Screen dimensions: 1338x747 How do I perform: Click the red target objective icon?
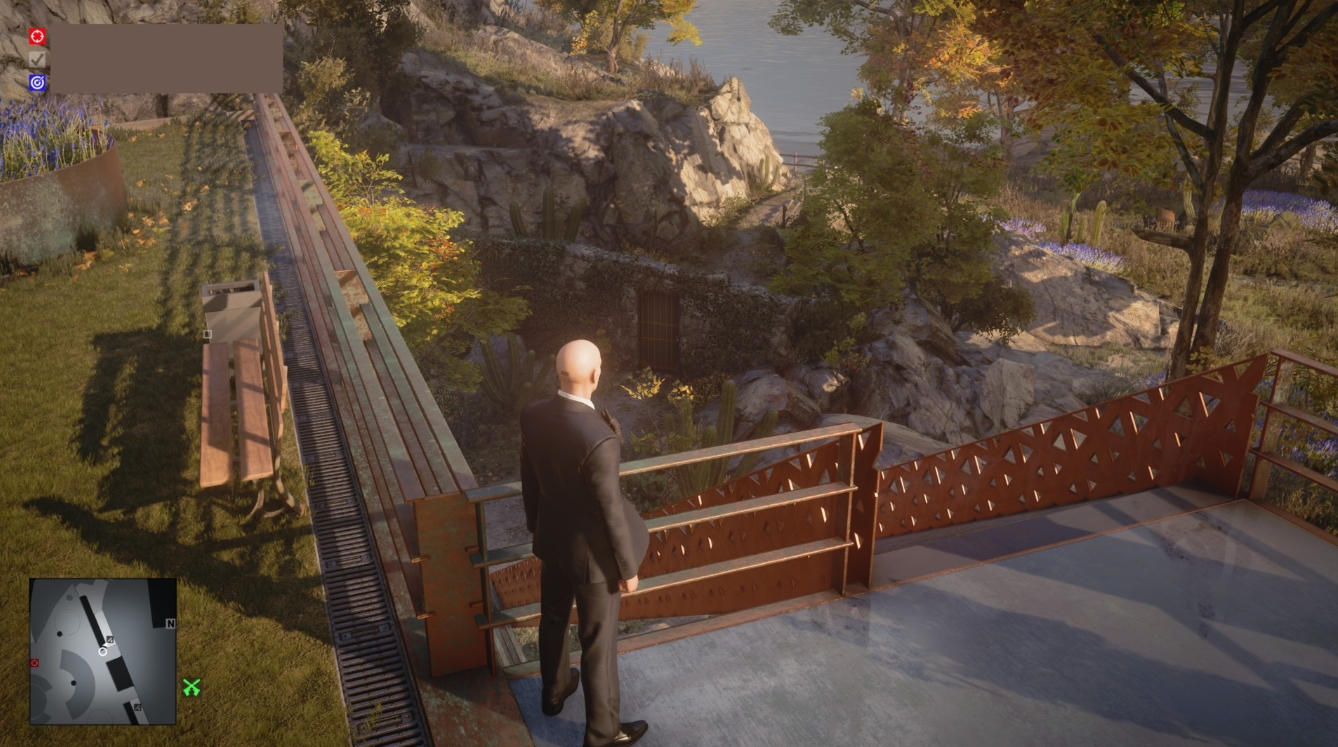(x=36, y=36)
